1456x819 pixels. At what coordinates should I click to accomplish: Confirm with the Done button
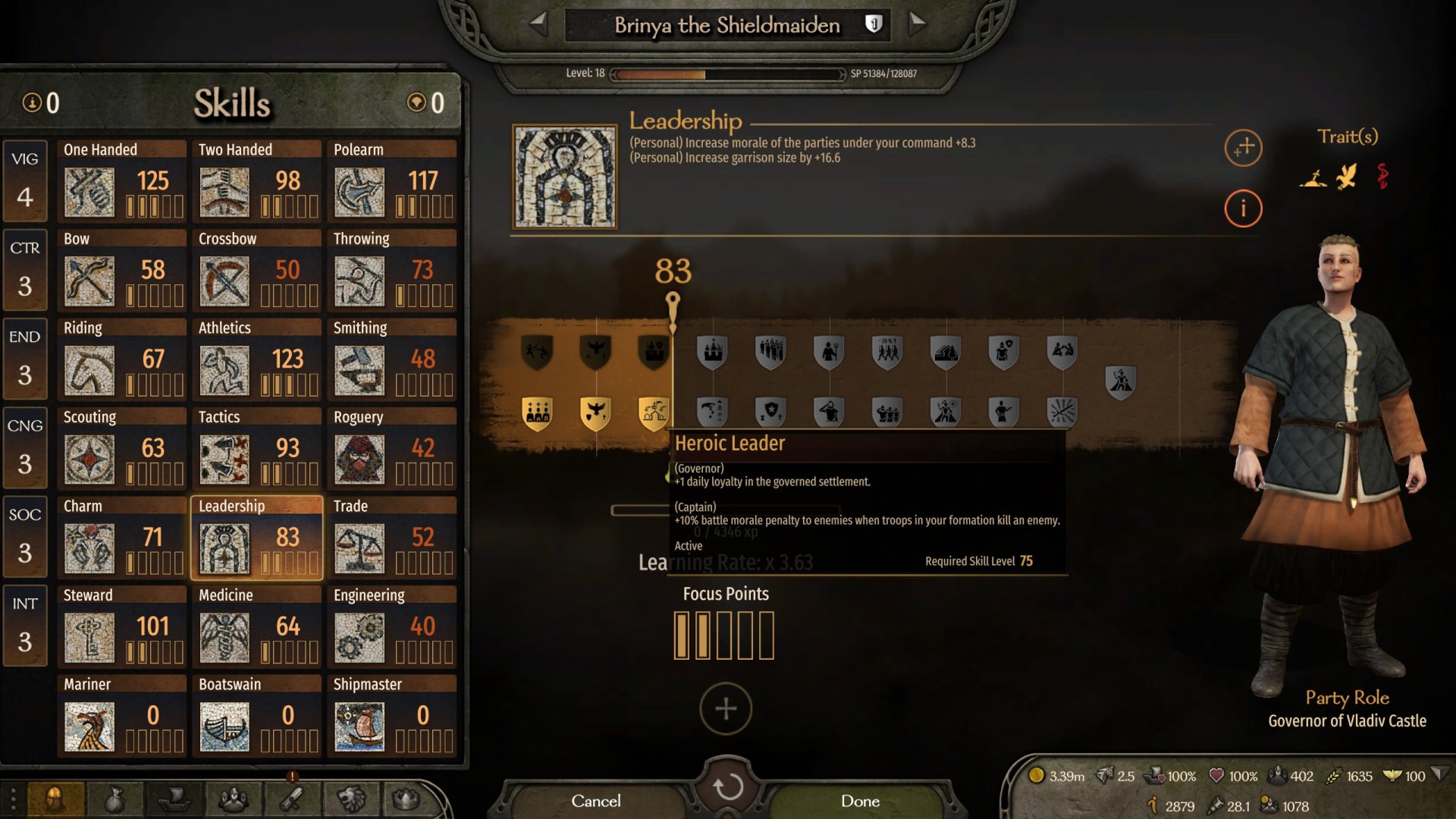[860, 801]
